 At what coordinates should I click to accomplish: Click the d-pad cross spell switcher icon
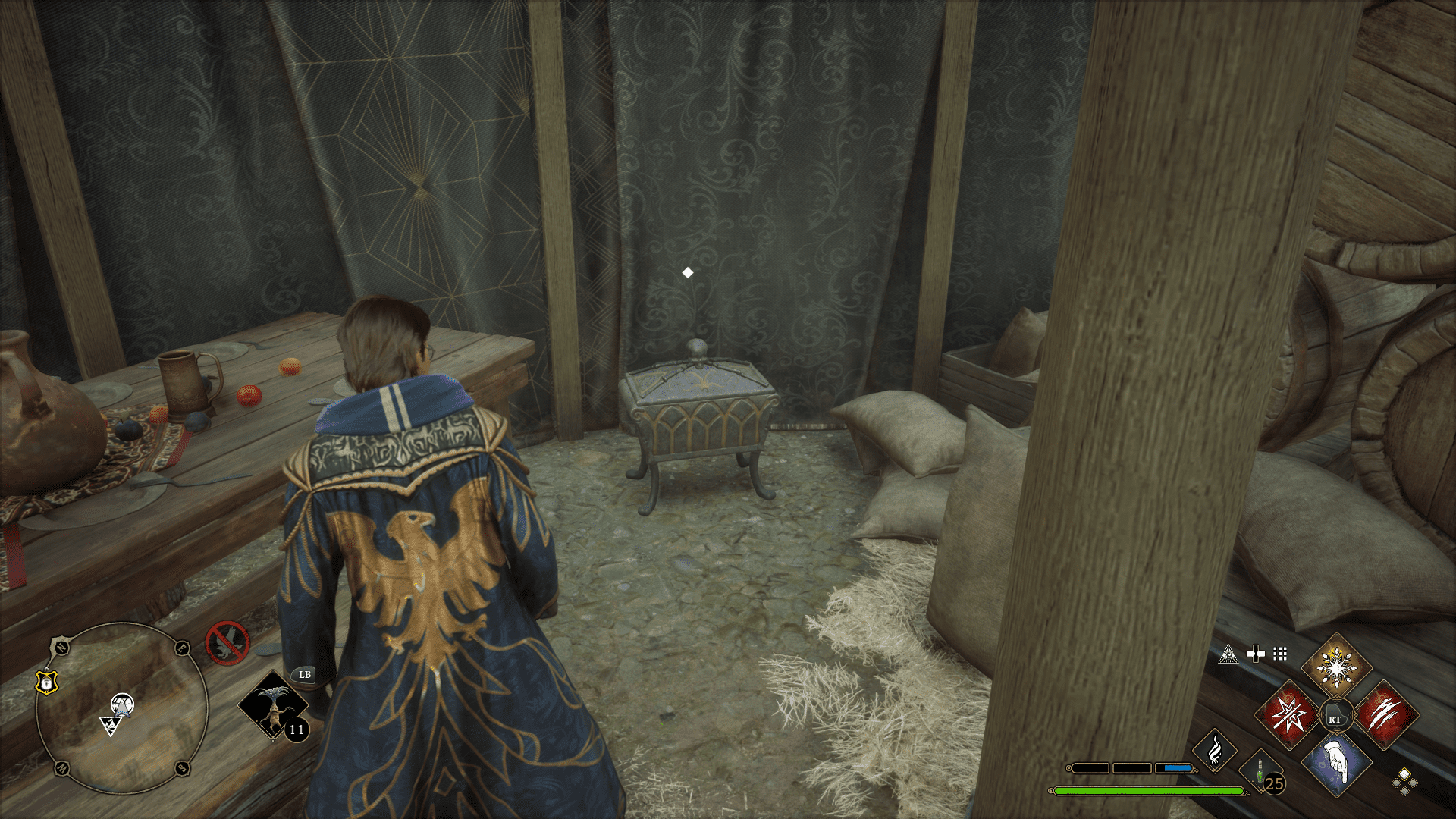(x=1256, y=654)
